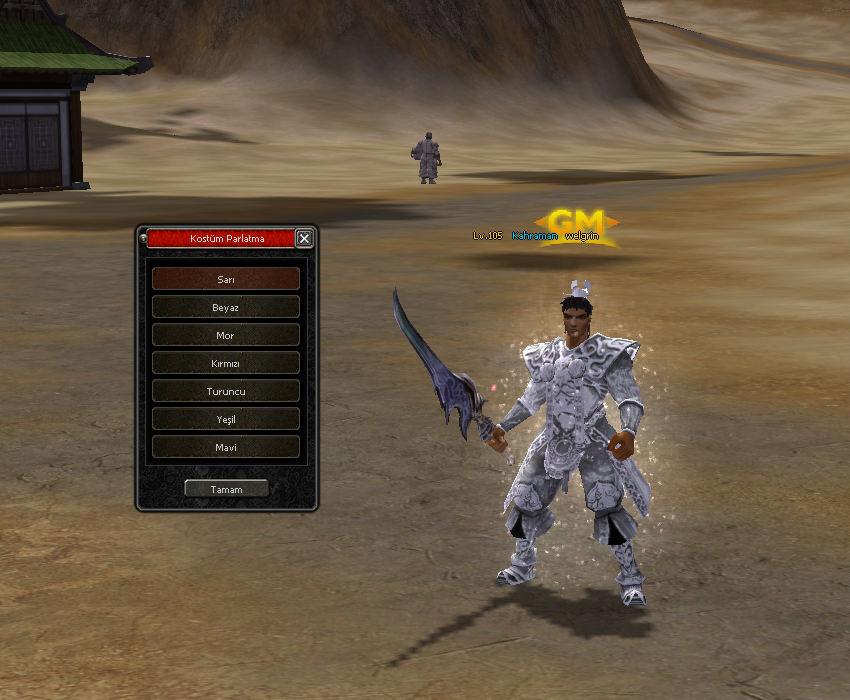Image resolution: width=850 pixels, height=700 pixels.
Task: Choose Beyaz from the costume list
Action: point(226,307)
